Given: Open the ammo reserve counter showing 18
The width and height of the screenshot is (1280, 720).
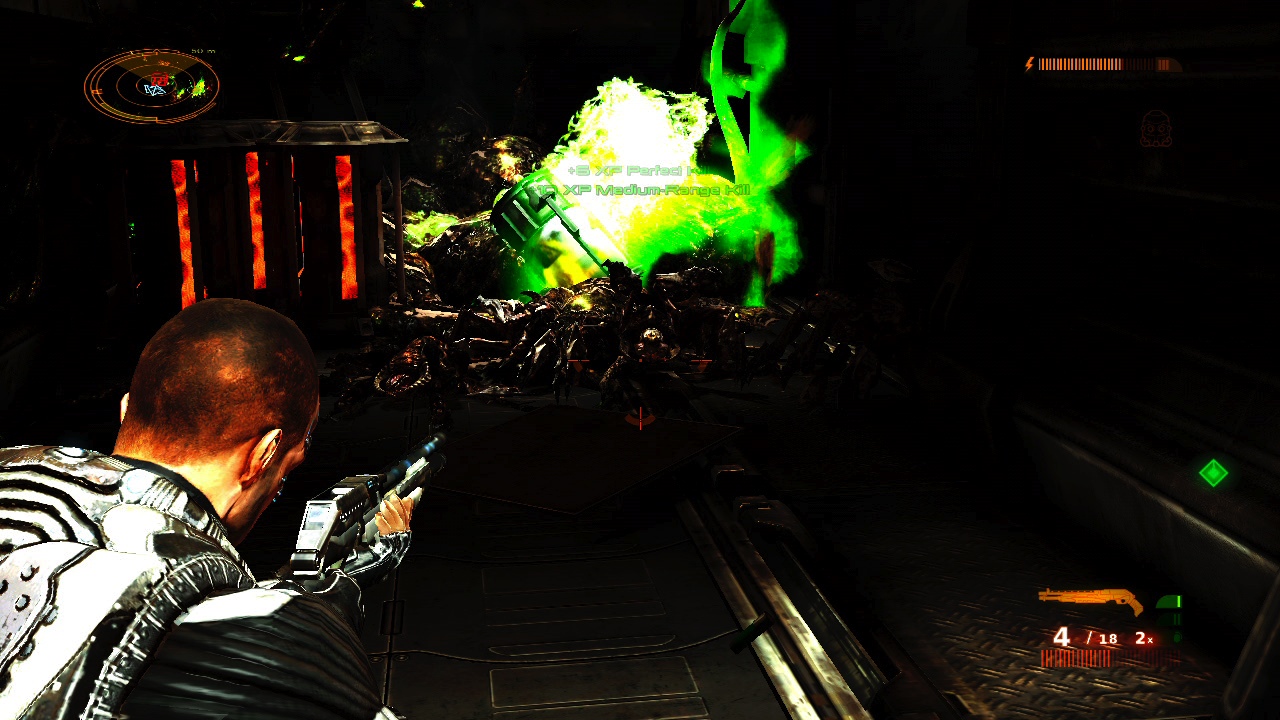Looking at the screenshot, I should tap(1107, 639).
